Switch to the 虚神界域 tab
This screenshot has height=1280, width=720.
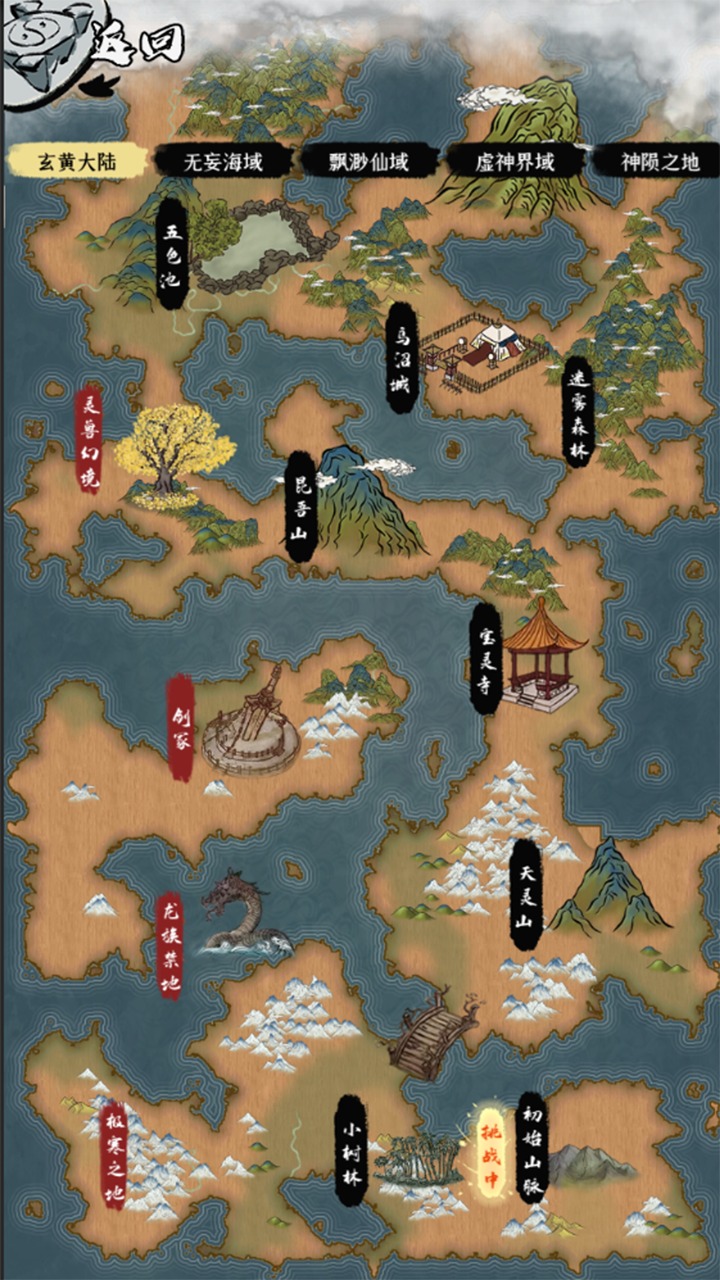(x=516, y=161)
